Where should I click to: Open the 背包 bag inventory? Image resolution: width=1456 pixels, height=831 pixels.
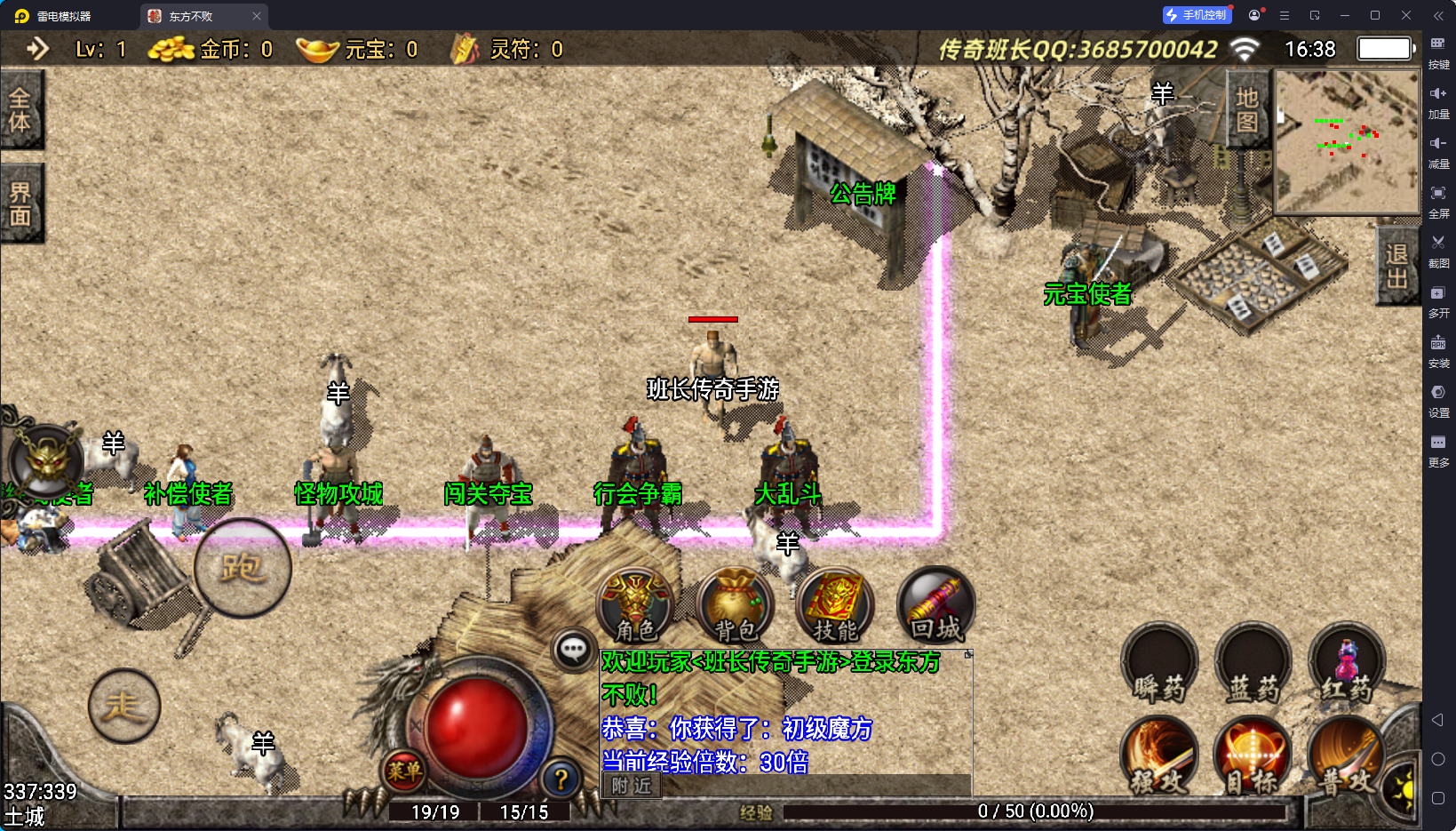tap(735, 606)
